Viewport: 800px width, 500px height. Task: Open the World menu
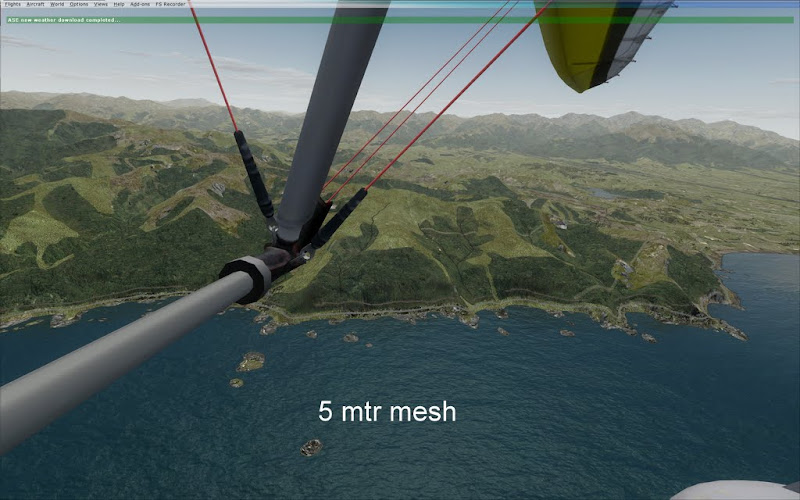[57, 5]
